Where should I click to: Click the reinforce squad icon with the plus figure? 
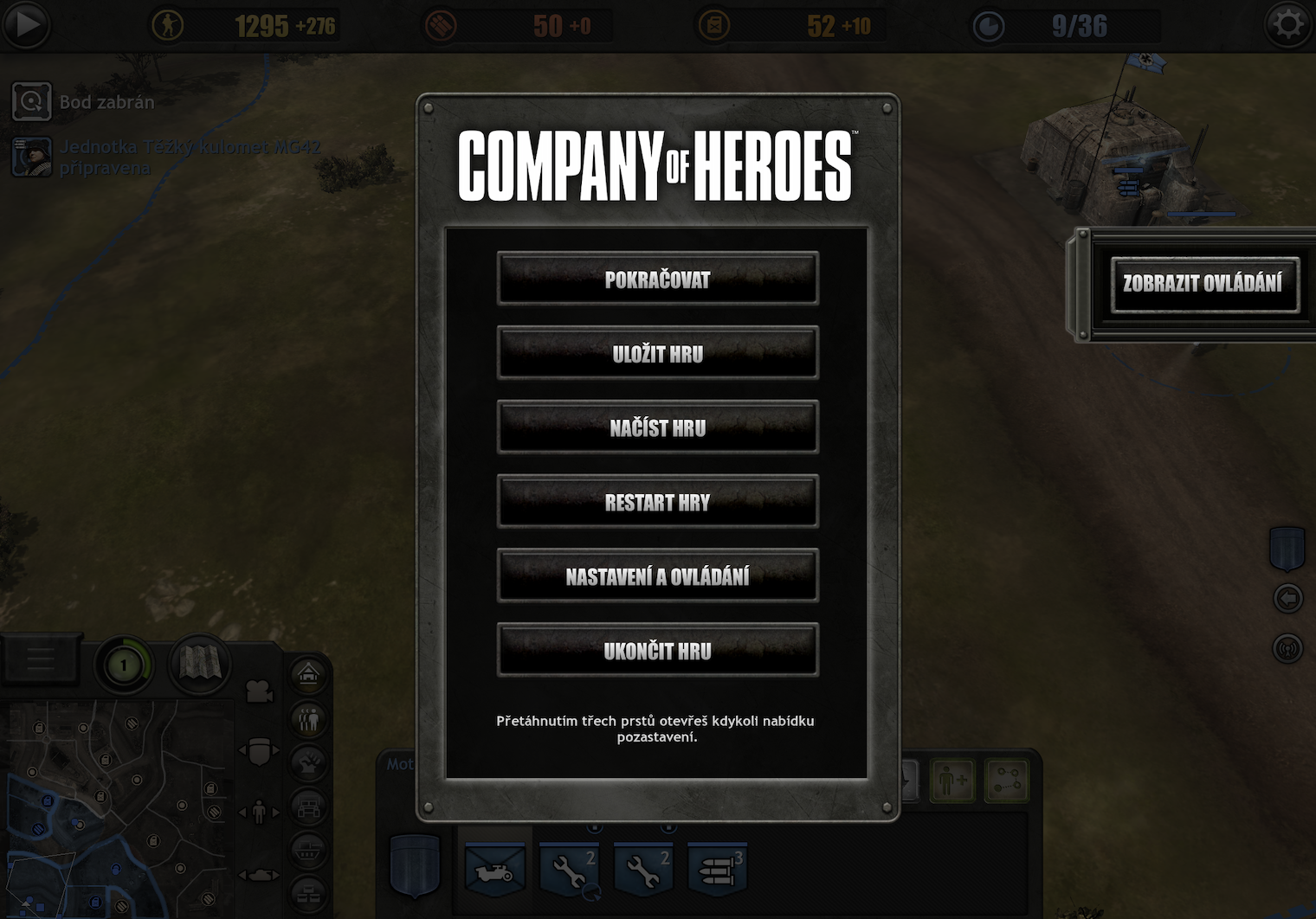pyautogui.click(x=951, y=780)
